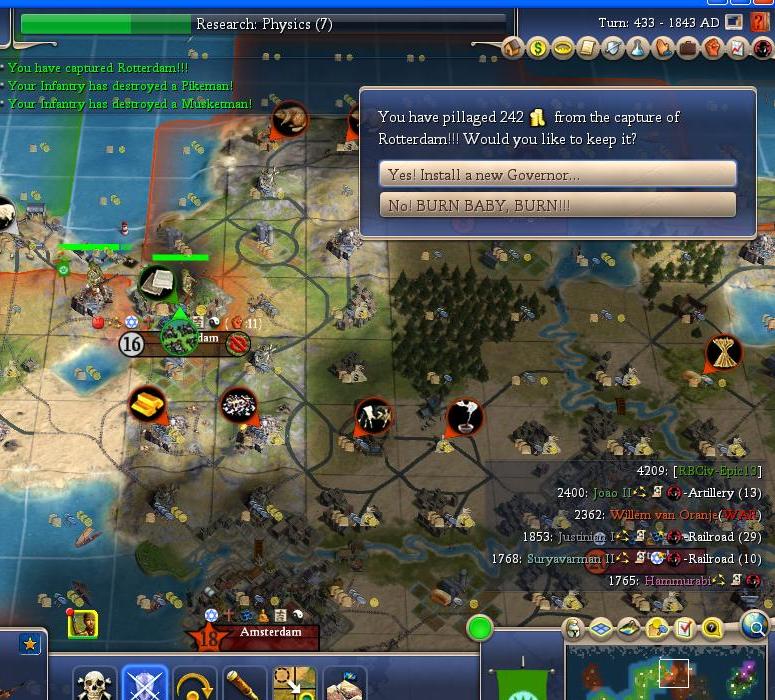This screenshot has width=775, height=700.
Task: Click the Research: Physics progress bar
Action: click(x=263, y=24)
